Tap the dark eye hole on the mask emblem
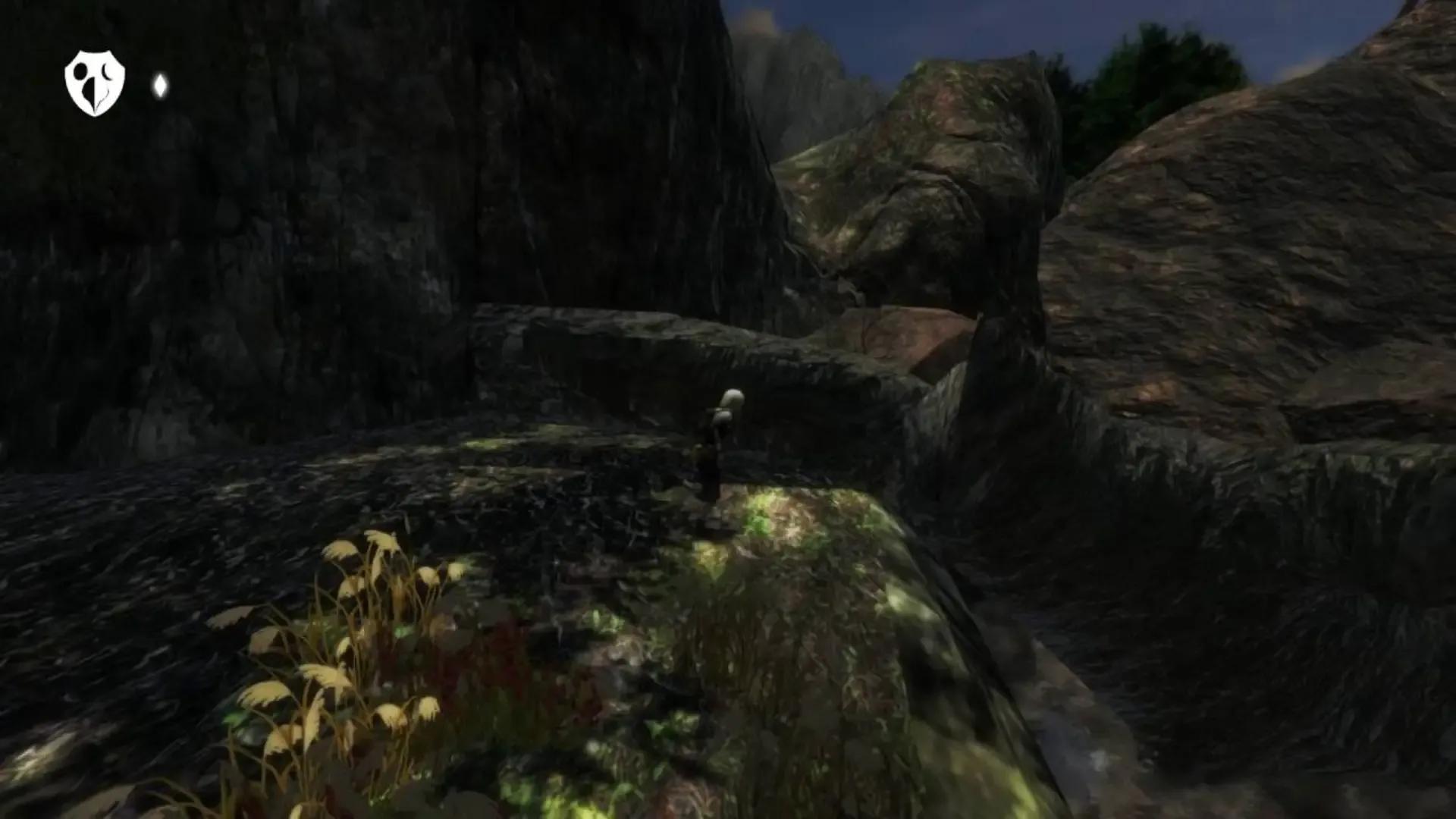This screenshot has height=819, width=1456. pos(80,72)
